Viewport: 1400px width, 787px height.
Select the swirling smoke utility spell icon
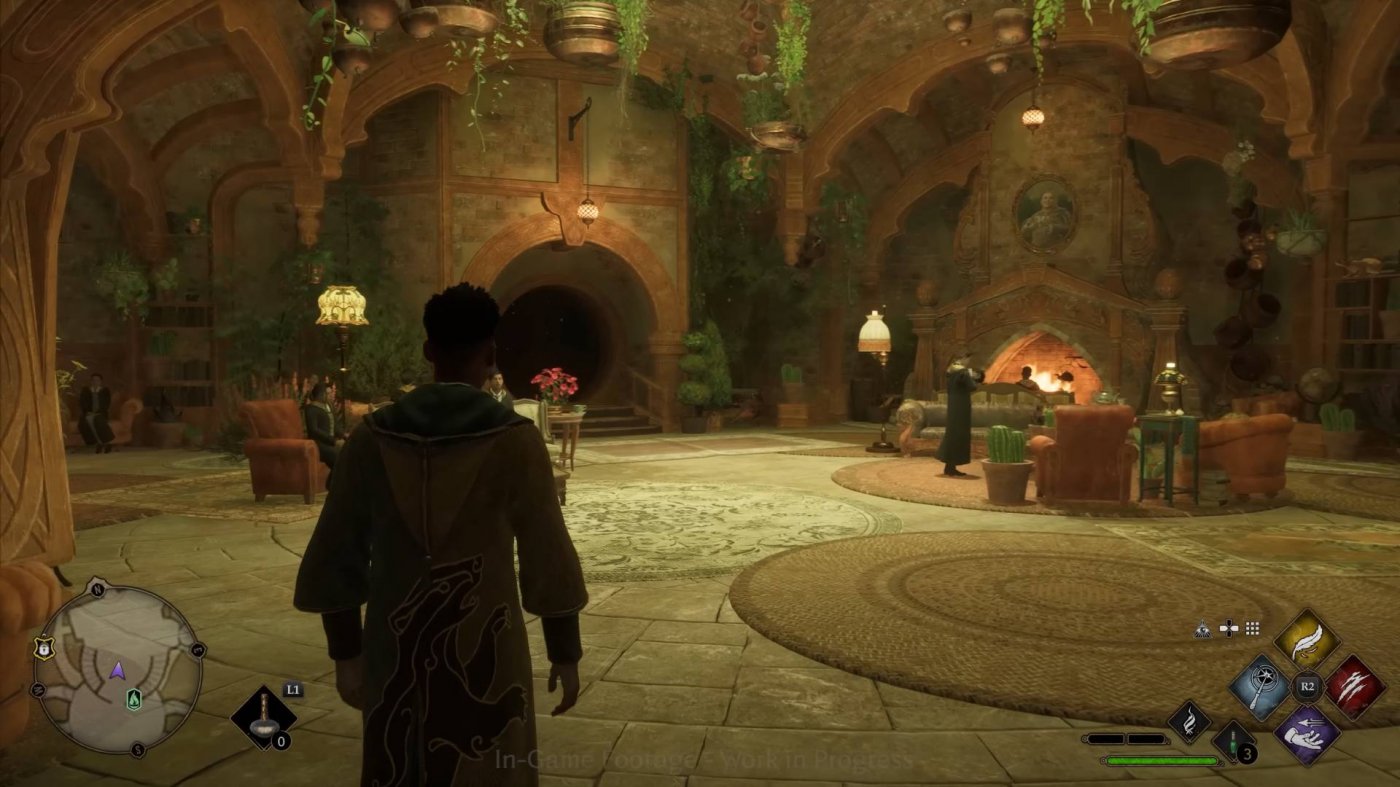coord(1190,721)
